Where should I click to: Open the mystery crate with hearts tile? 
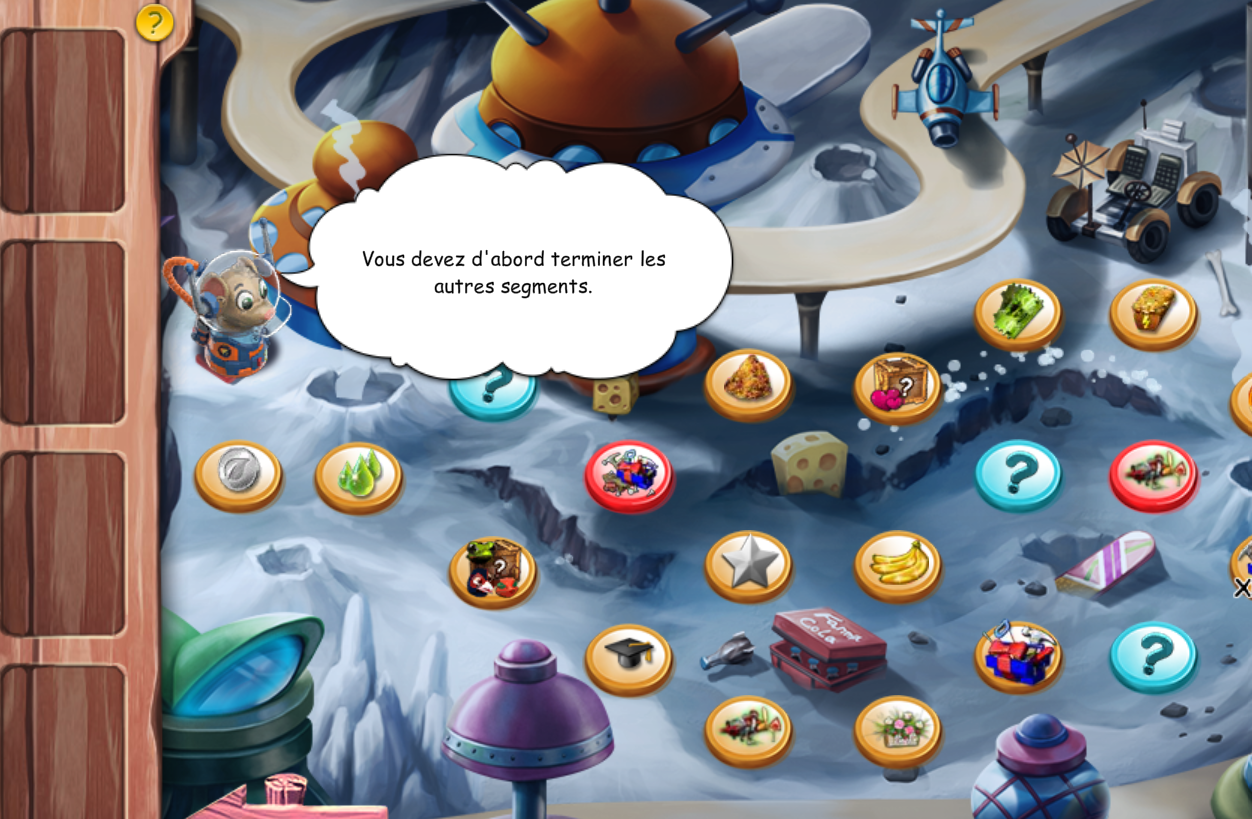click(898, 386)
